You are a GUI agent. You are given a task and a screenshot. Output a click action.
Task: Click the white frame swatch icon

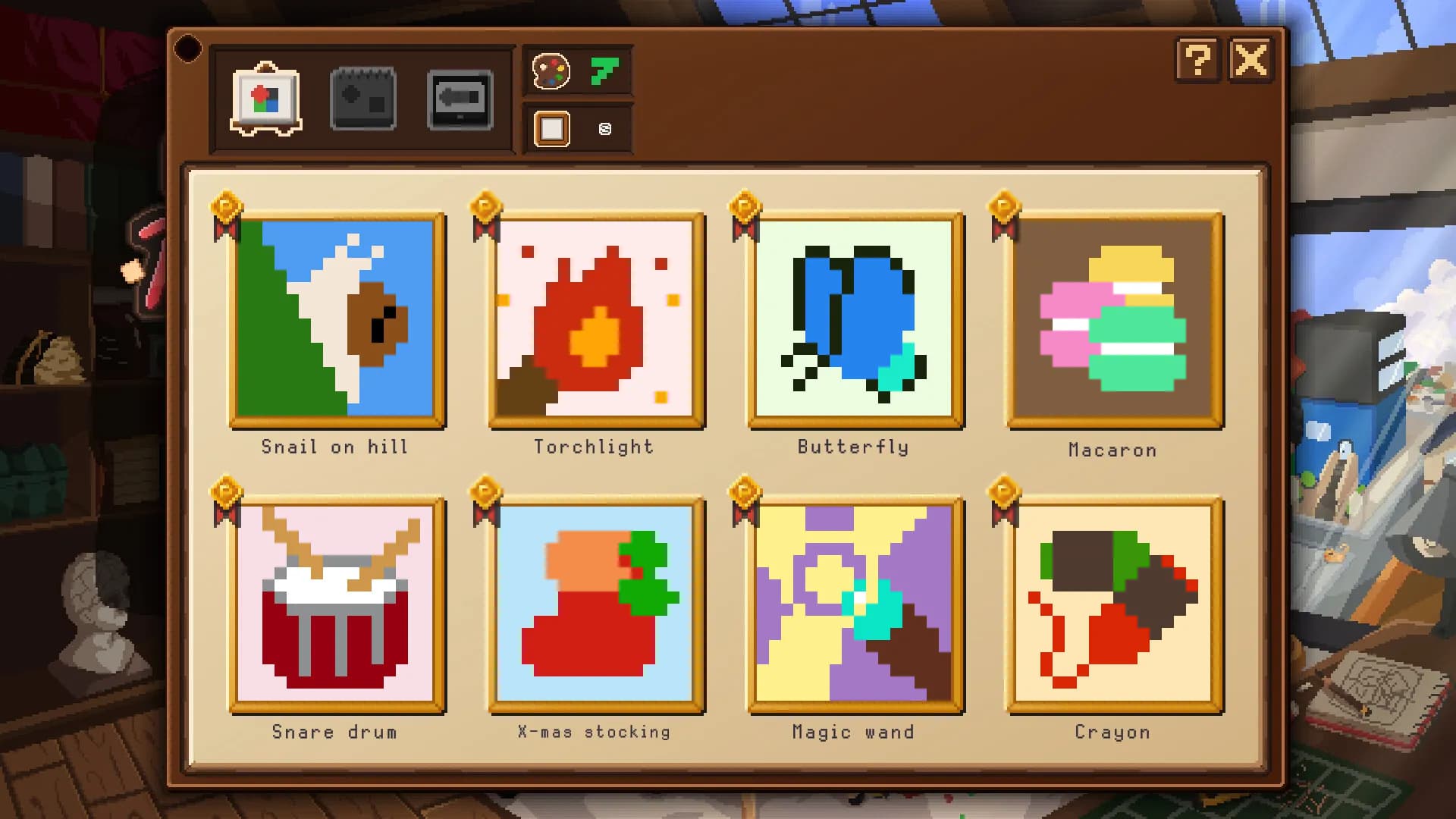point(553,128)
